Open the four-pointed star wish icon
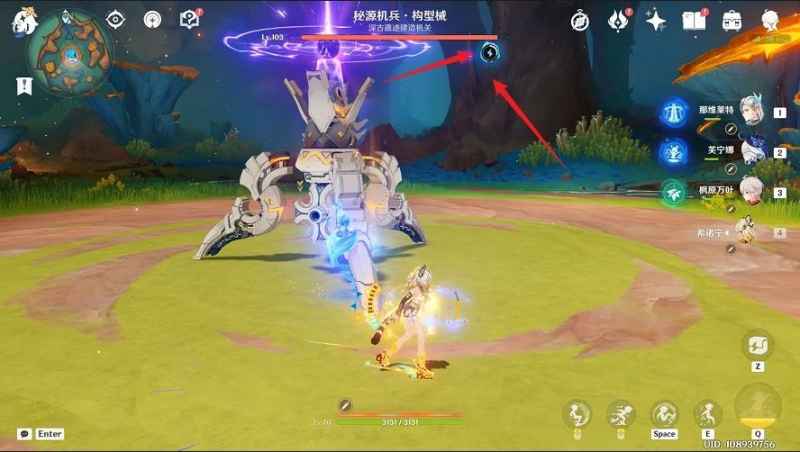Screen dimensions: 800x452 (657, 20)
